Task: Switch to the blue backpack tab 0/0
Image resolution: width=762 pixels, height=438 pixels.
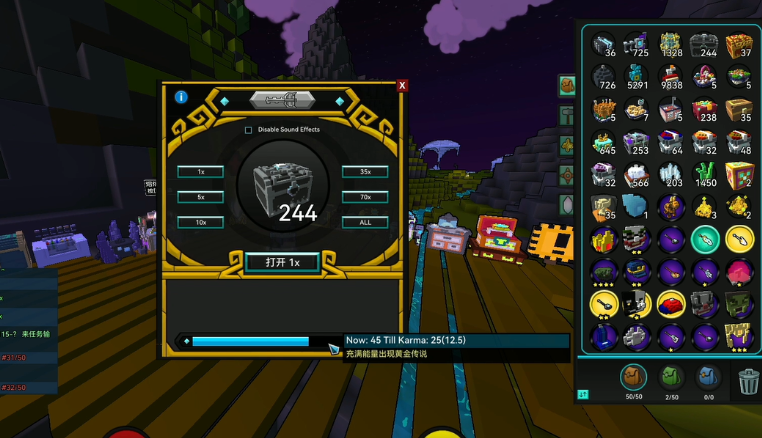Action: [708, 377]
